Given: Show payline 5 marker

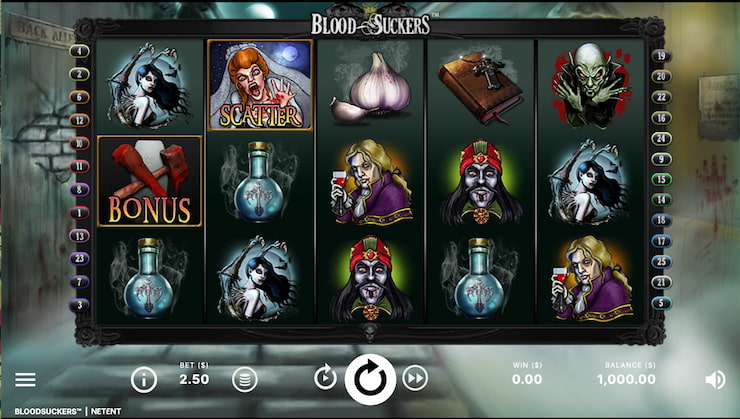Looking at the screenshot, I should pyautogui.click(x=660, y=303).
